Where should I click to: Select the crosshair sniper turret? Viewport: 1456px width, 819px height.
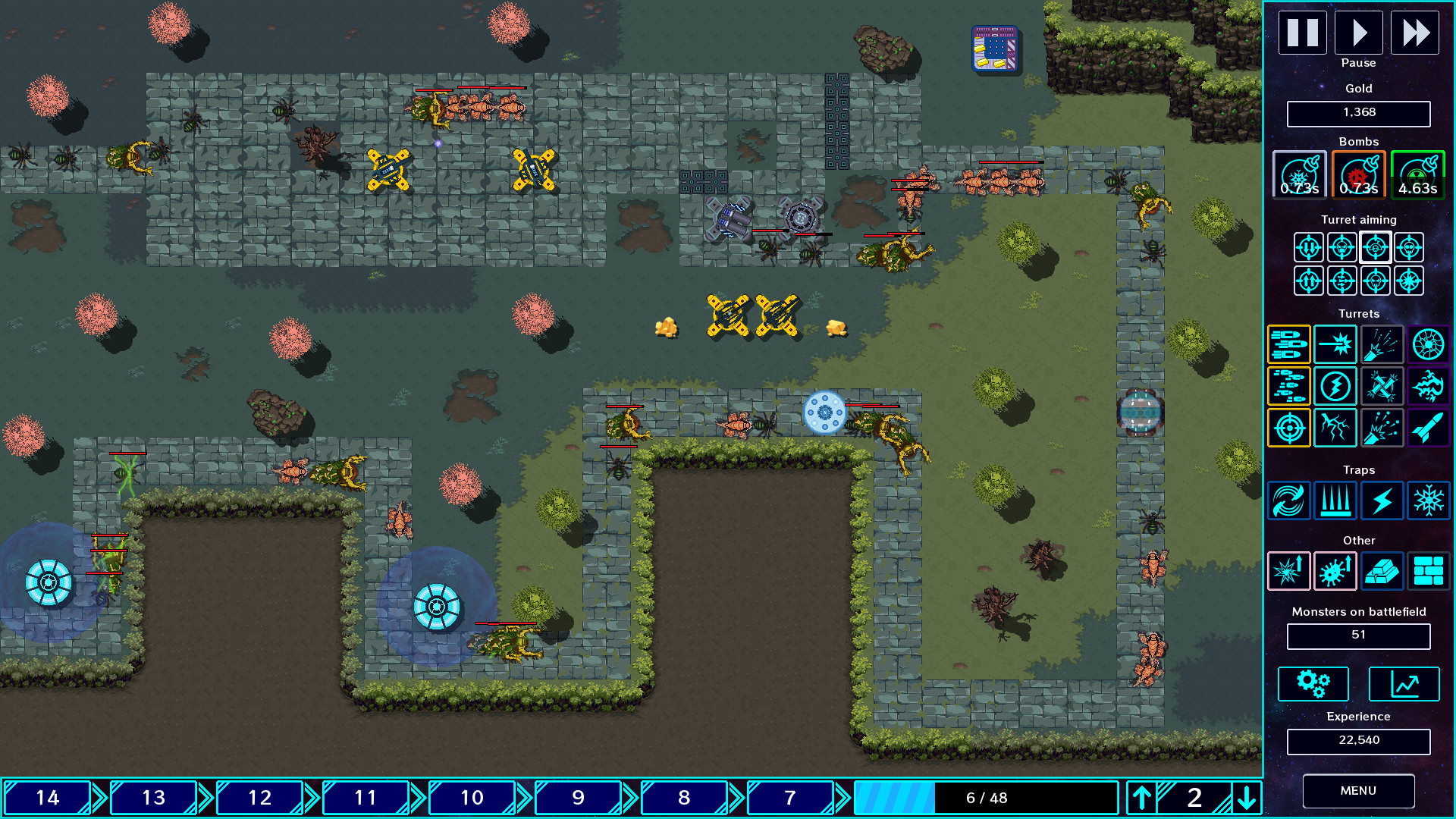click(1289, 428)
